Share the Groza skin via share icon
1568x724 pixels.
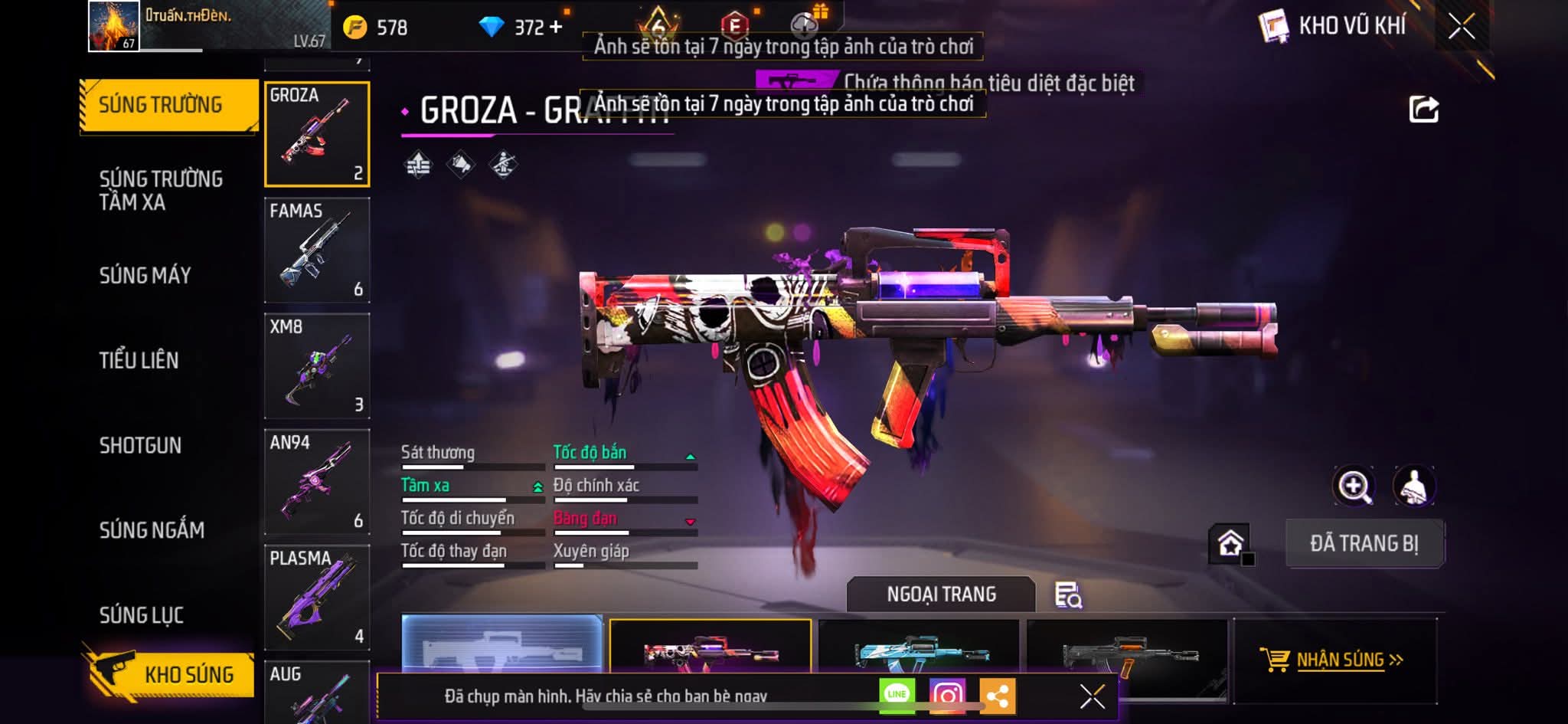click(x=1423, y=110)
